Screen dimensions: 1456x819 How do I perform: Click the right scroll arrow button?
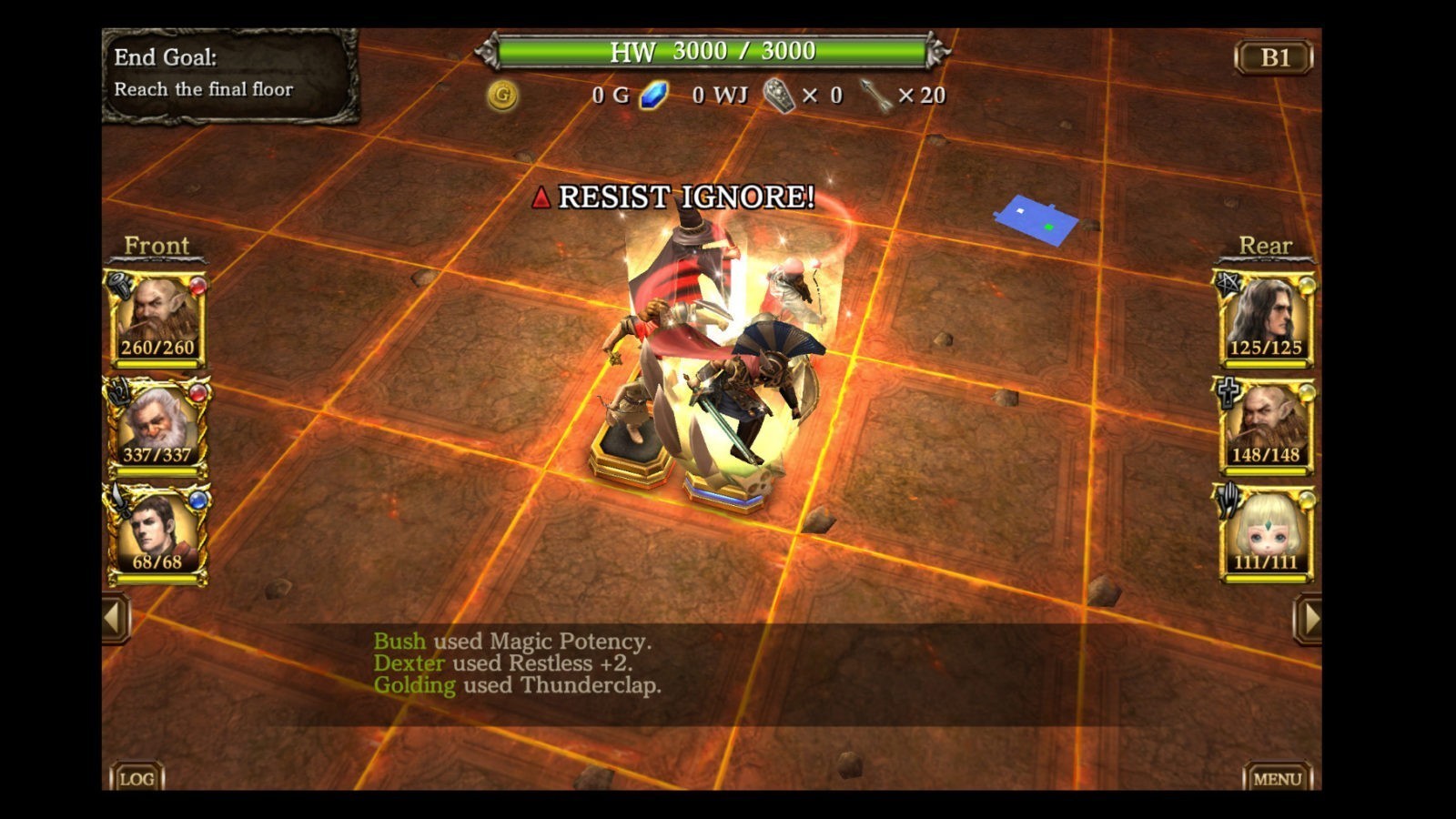(x=1308, y=619)
